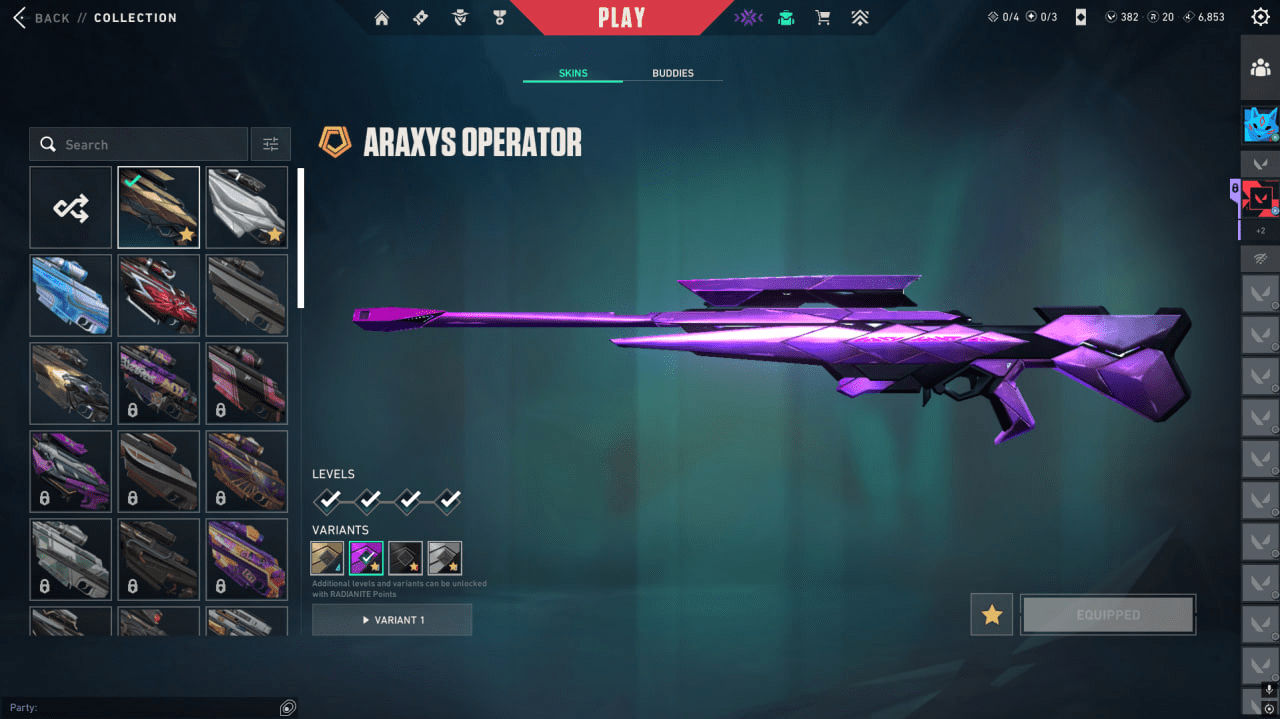Select the gold base variant swatch
The image size is (1280, 719).
(327, 558)
